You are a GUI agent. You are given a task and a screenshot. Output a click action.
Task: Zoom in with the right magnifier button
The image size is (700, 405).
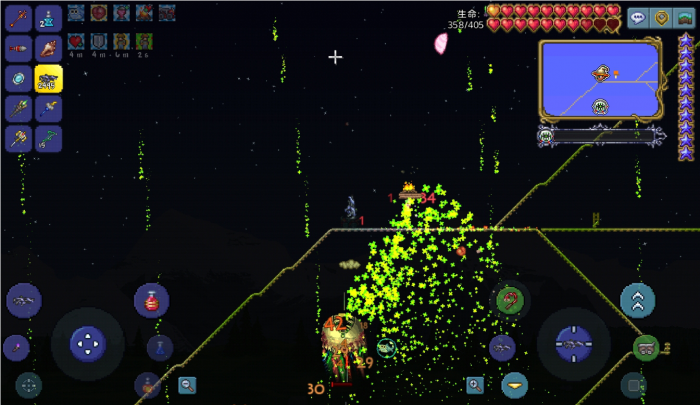click(474, 384)
